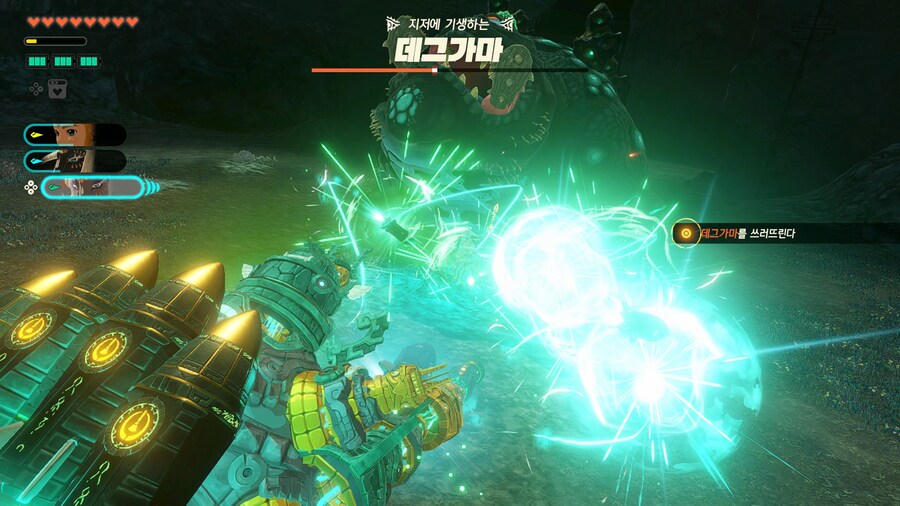Switch to the blonde character portrait
Screen dimensions: 900x506
[76, 135]
